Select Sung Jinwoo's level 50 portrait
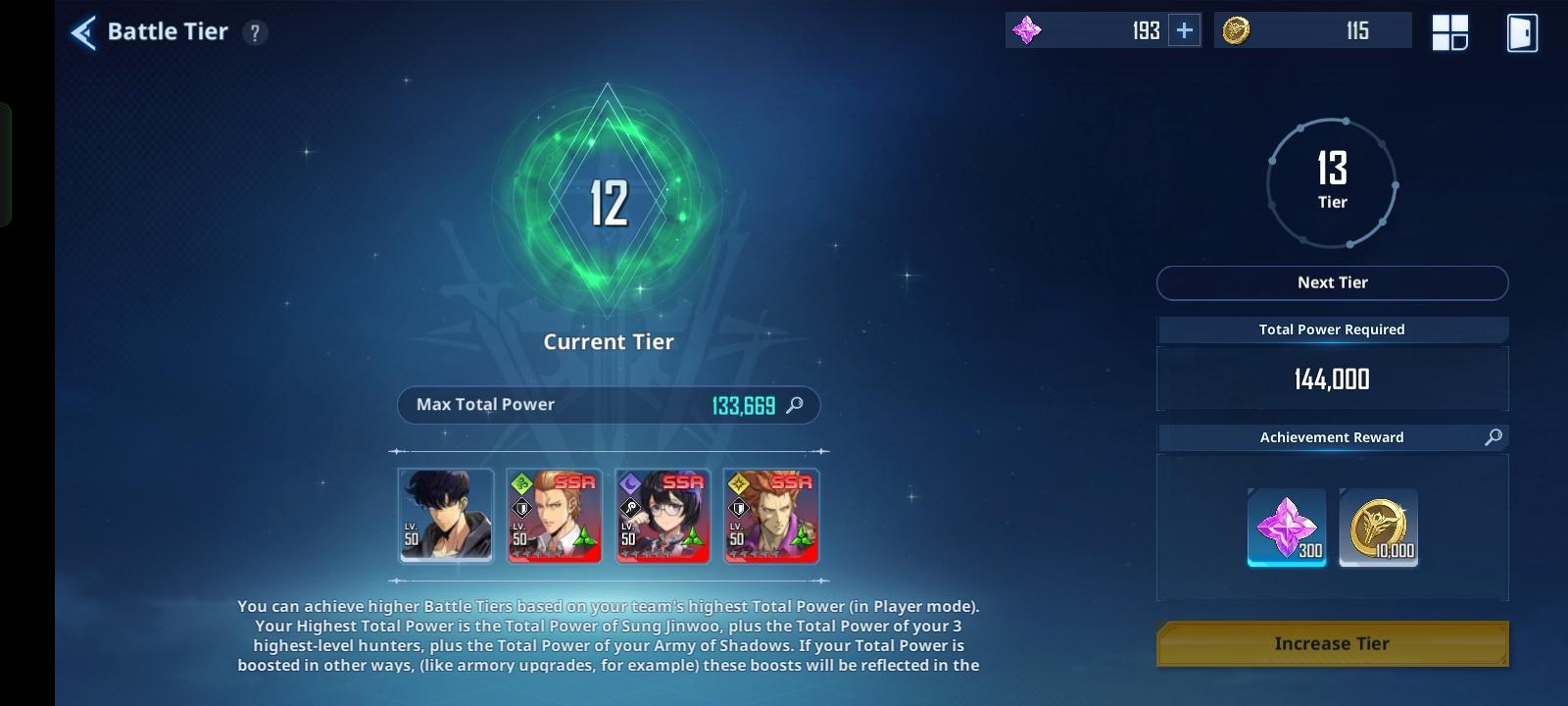1568x706 pixels. click(446, 517)
